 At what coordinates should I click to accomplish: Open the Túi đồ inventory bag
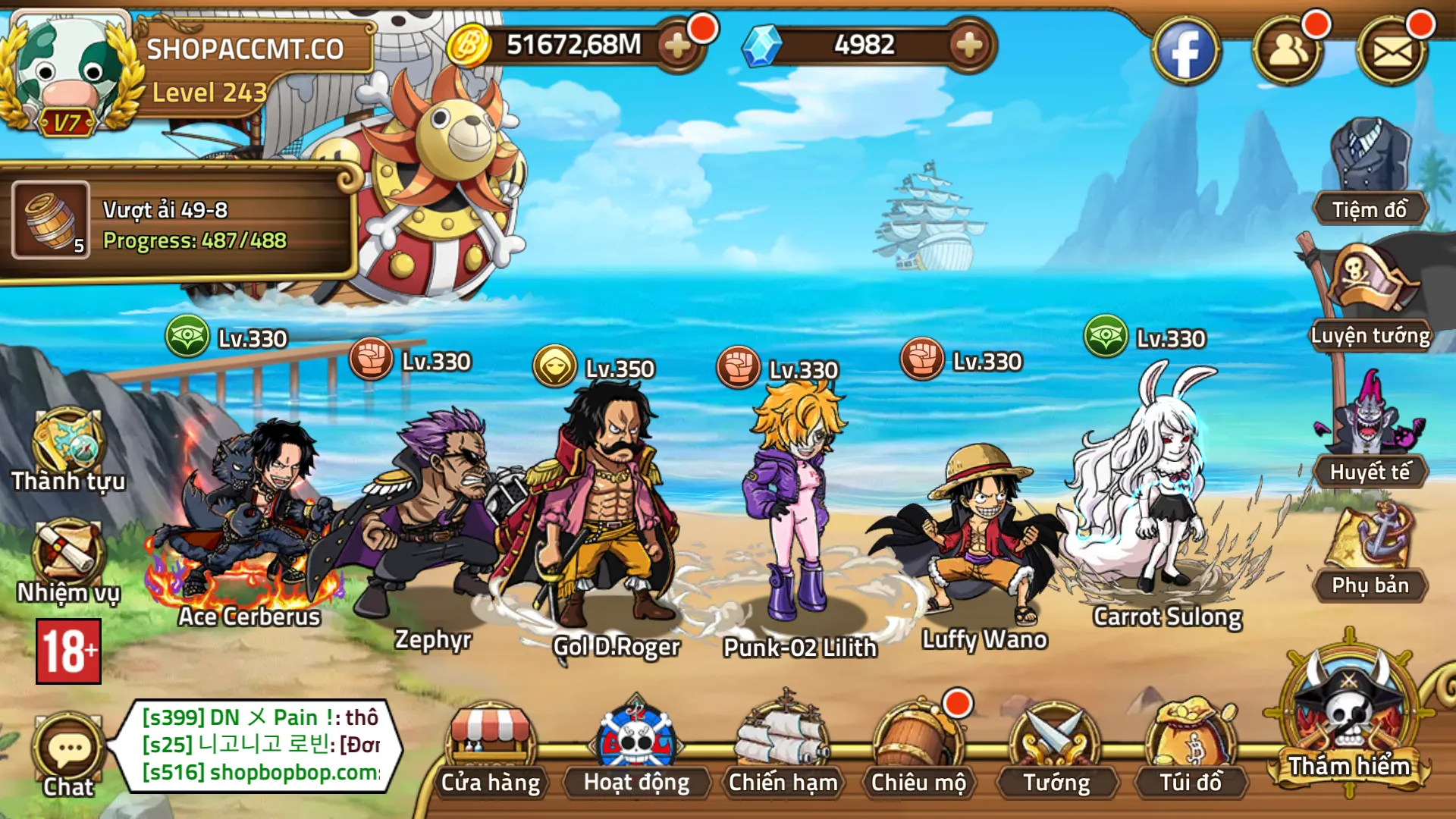click(x=1191, y=747)
